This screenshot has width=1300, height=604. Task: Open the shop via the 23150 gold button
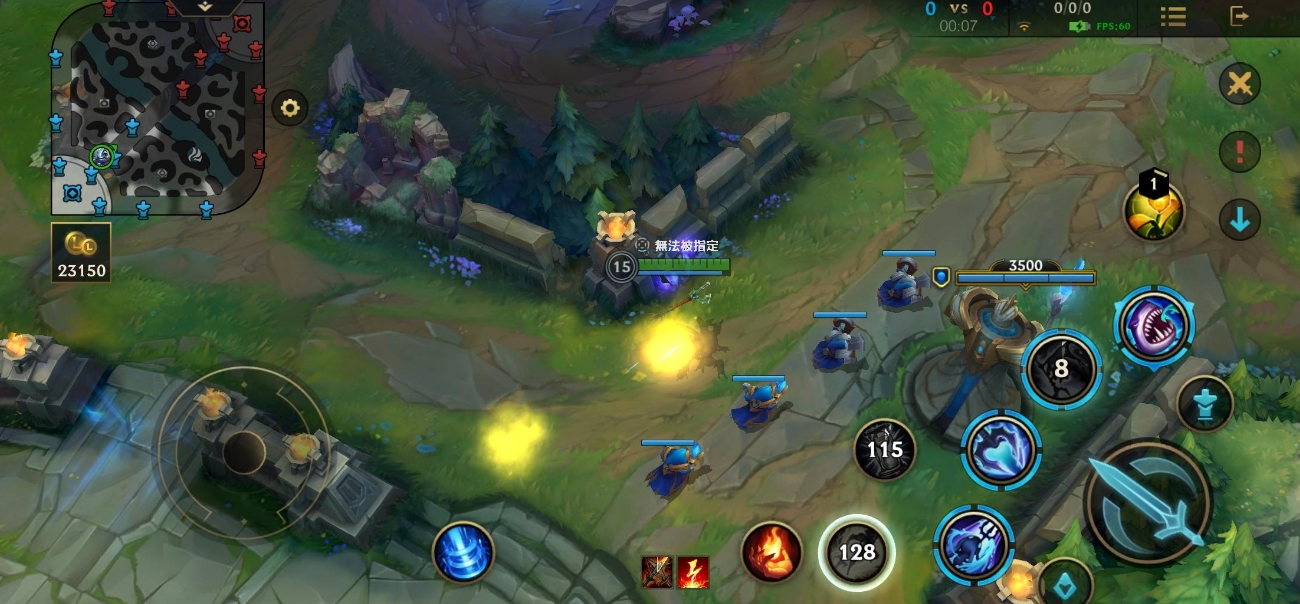(81, 252)
